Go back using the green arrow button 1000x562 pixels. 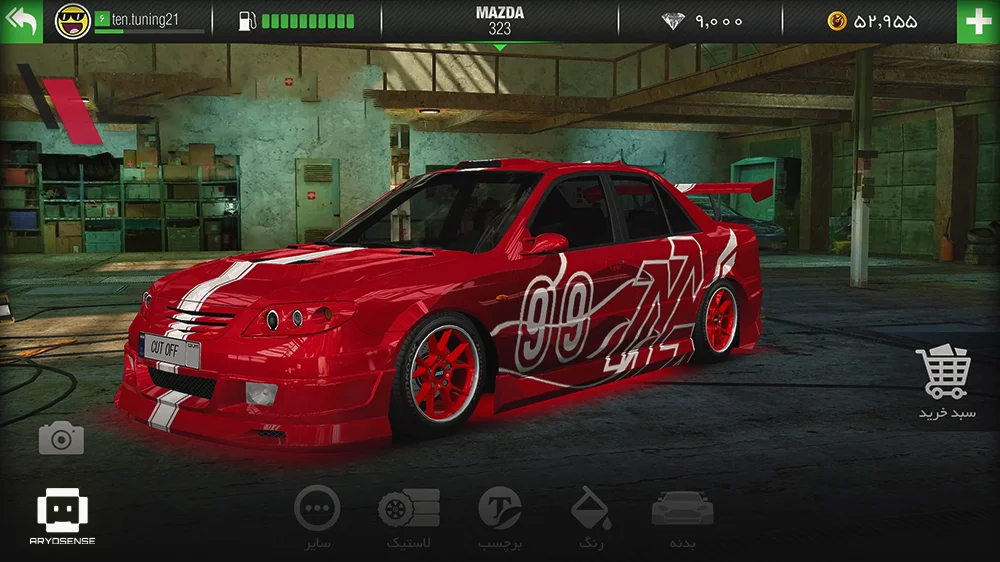click(21, 21)
